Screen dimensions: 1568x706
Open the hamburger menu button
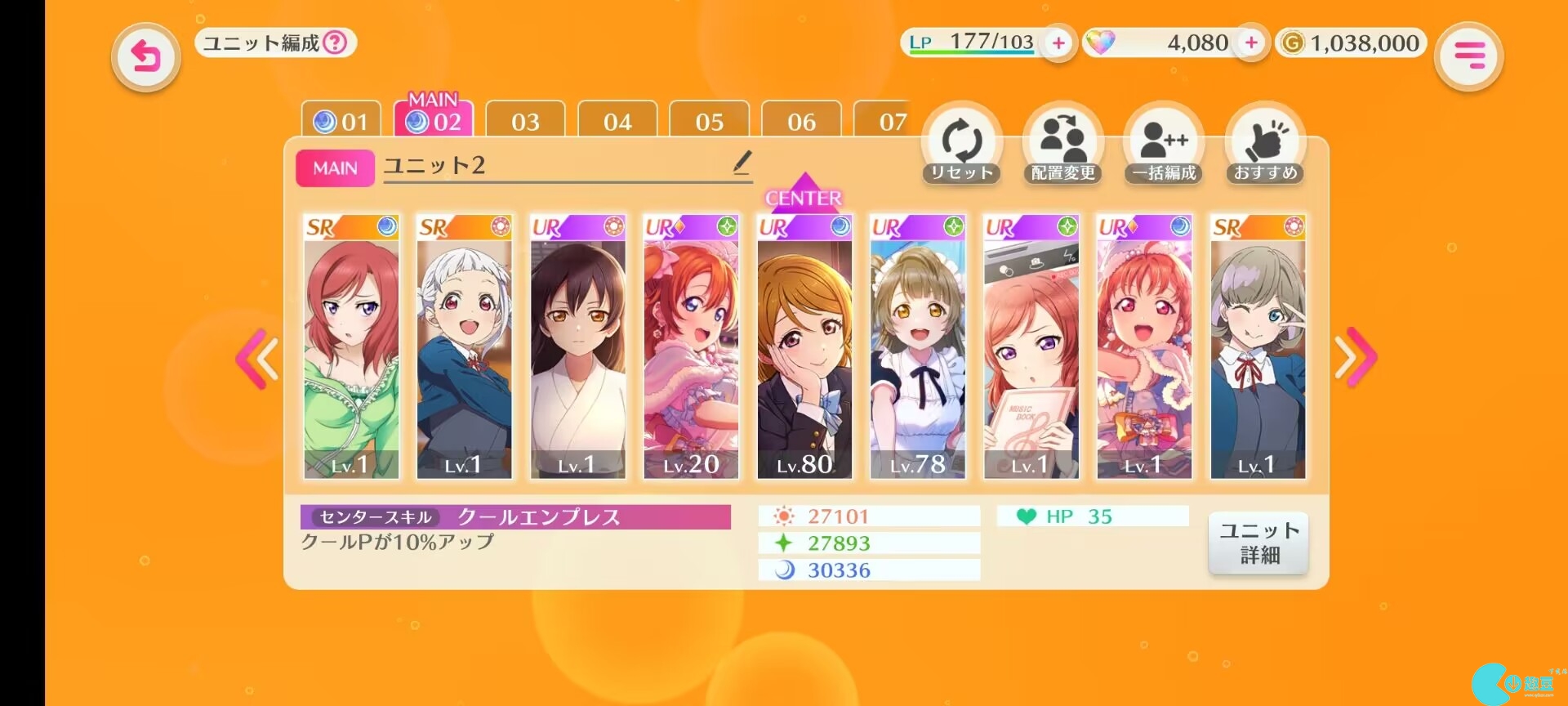(x=1468, y=56)
